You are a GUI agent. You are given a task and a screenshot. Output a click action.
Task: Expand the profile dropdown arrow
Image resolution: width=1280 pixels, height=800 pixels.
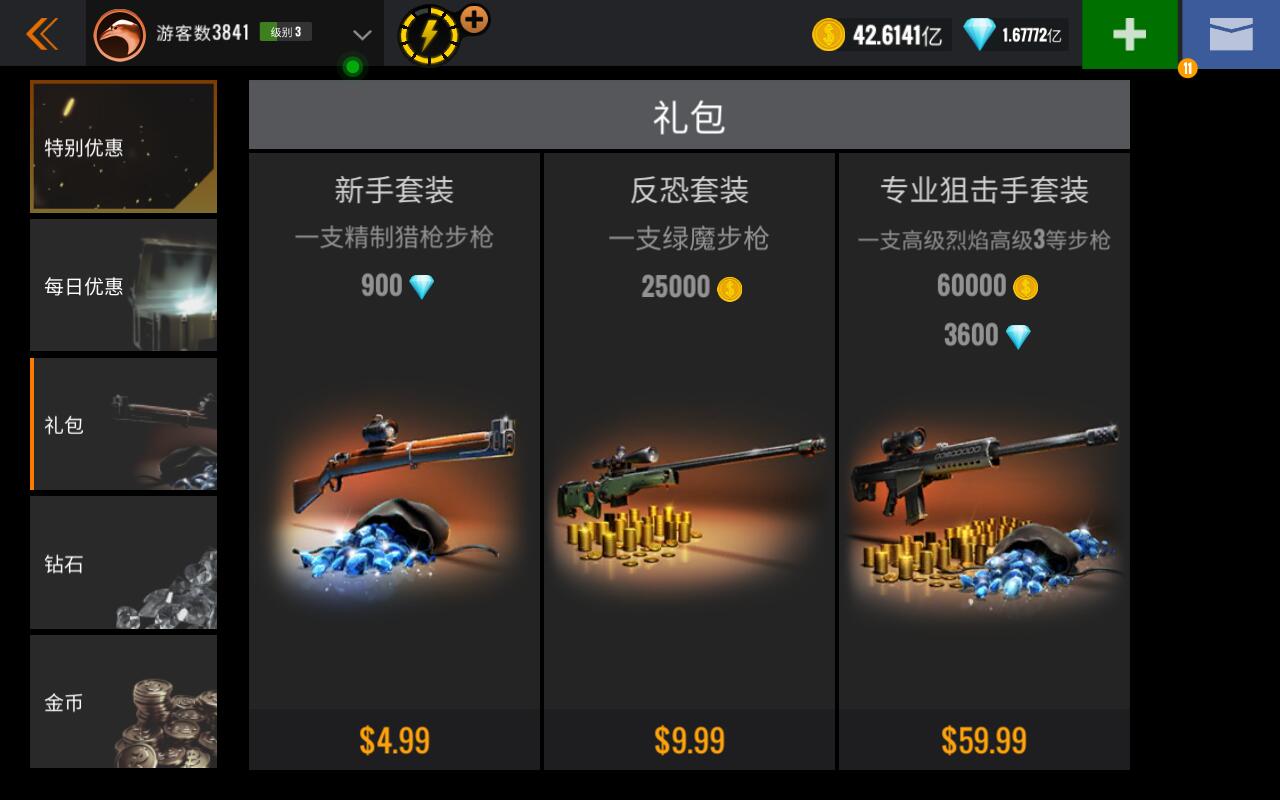362,35
